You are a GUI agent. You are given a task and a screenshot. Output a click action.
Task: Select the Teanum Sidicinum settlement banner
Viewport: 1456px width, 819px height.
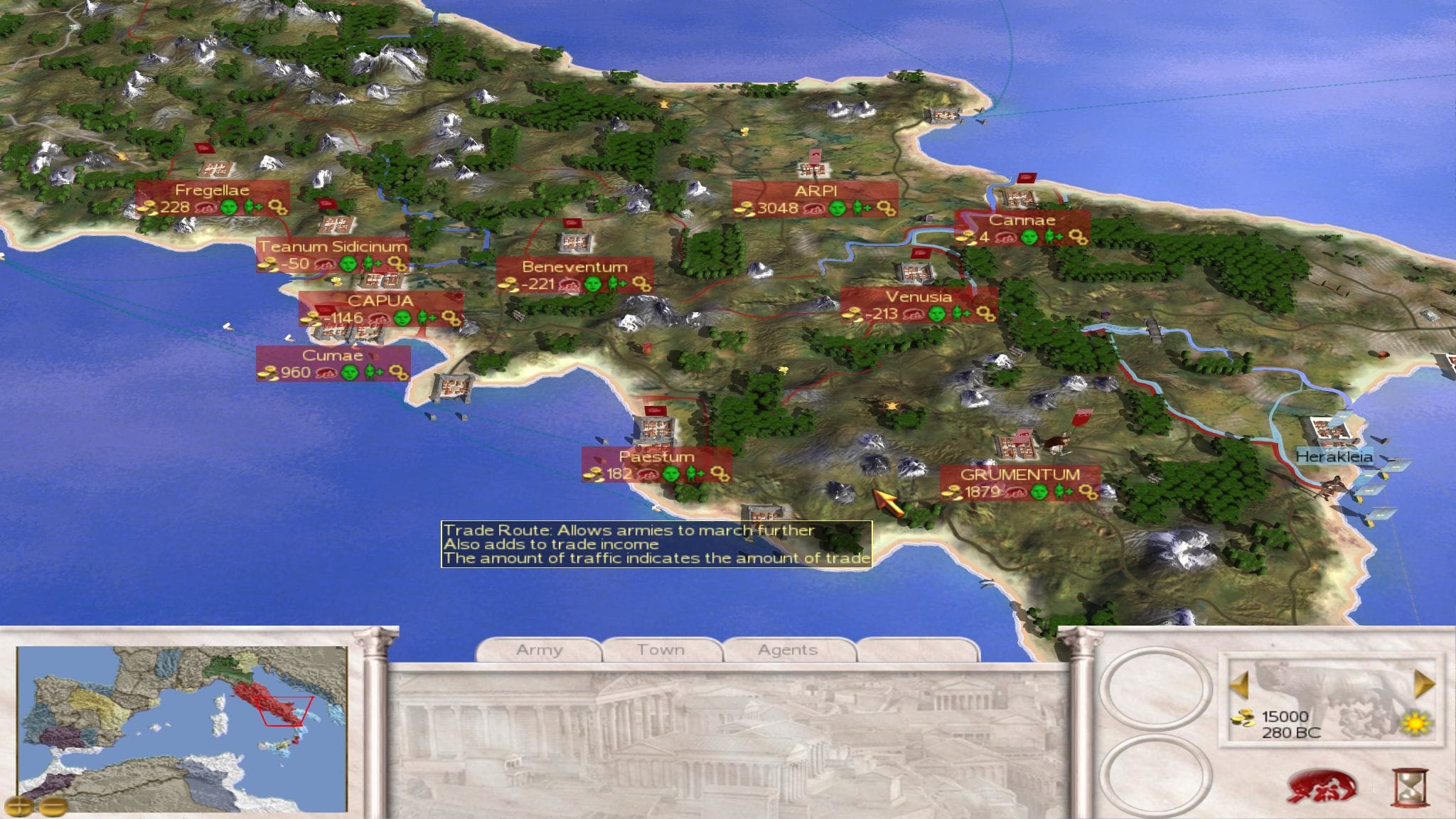(x=333, y=247)
